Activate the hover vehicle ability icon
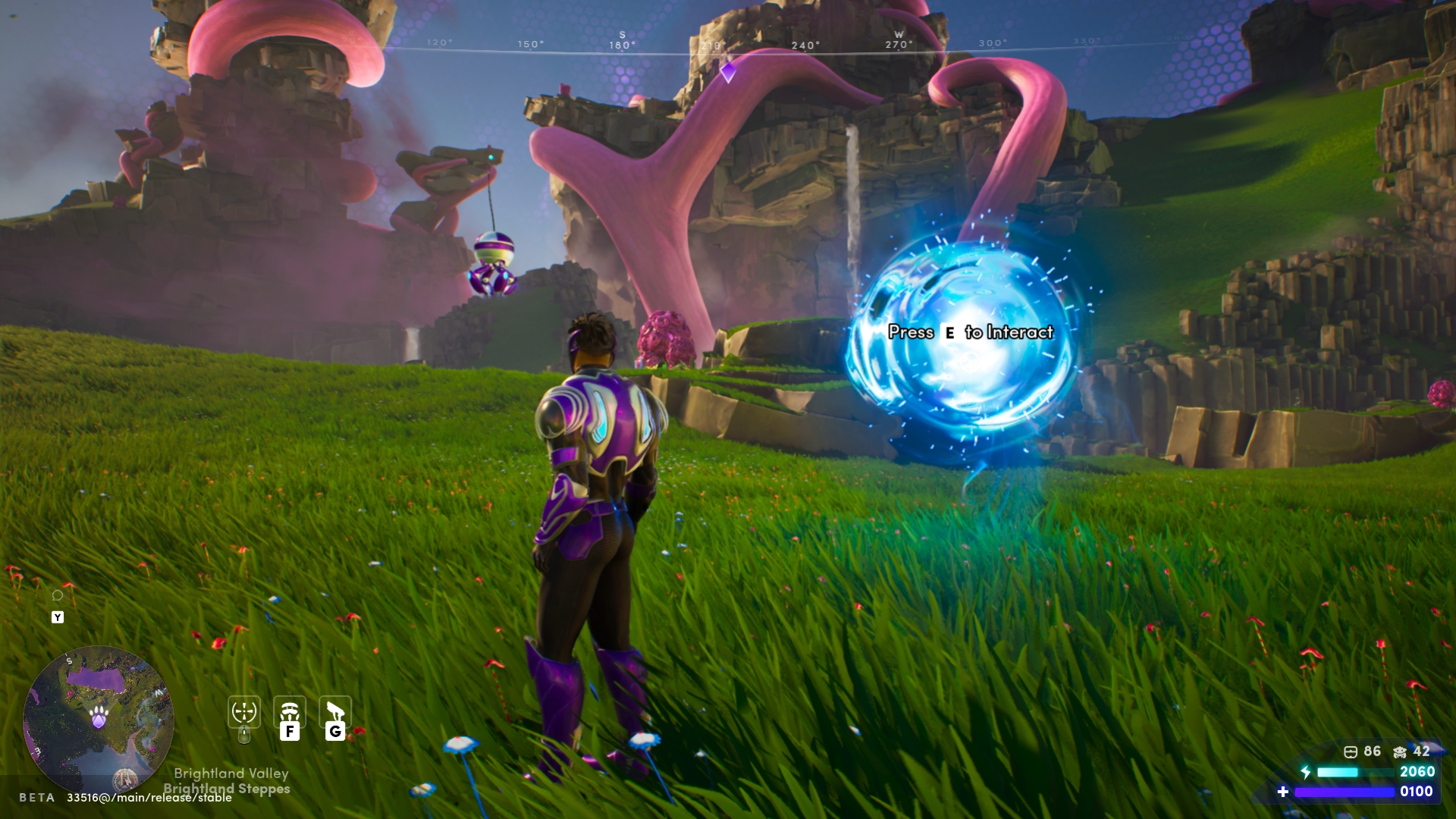1456x819 pixels. (x=290, y=712)
